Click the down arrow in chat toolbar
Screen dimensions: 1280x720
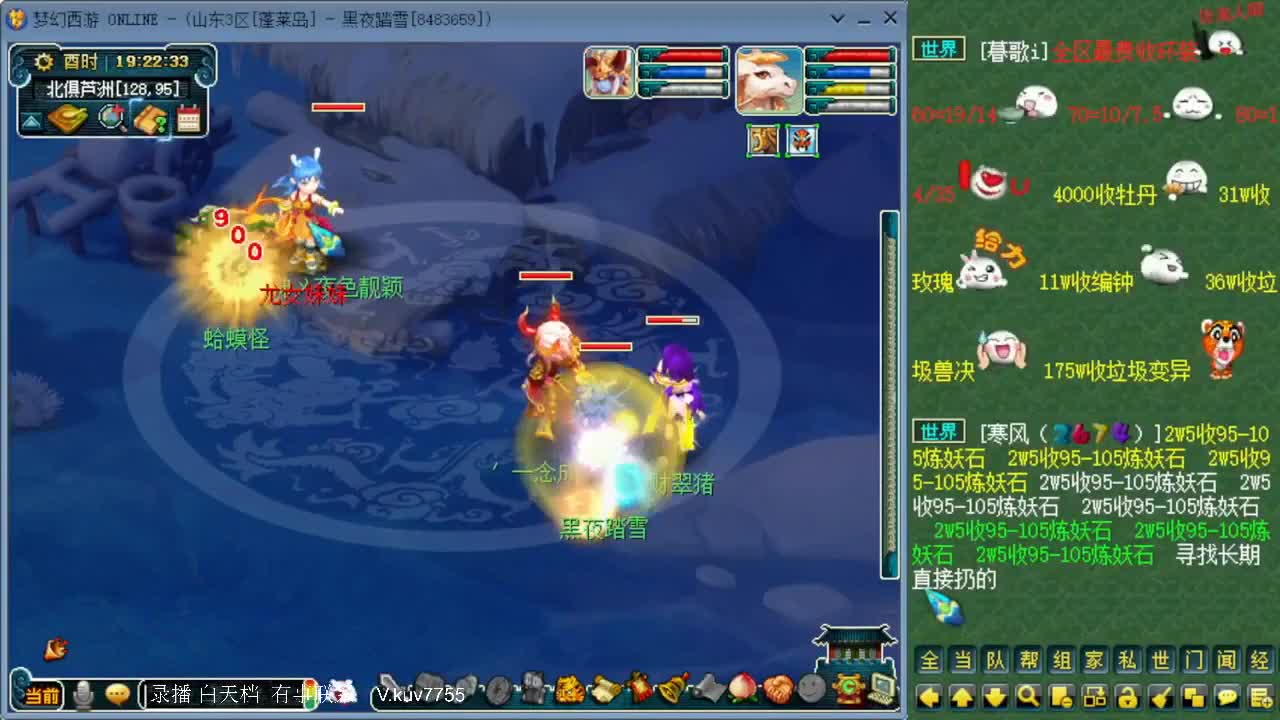pyautogui.click(x=996, y=695)
